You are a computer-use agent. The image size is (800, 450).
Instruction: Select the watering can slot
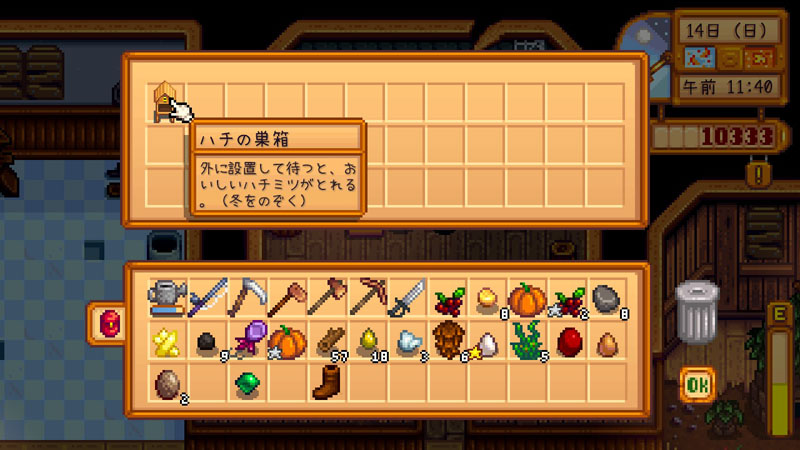[x=165, y=298]
